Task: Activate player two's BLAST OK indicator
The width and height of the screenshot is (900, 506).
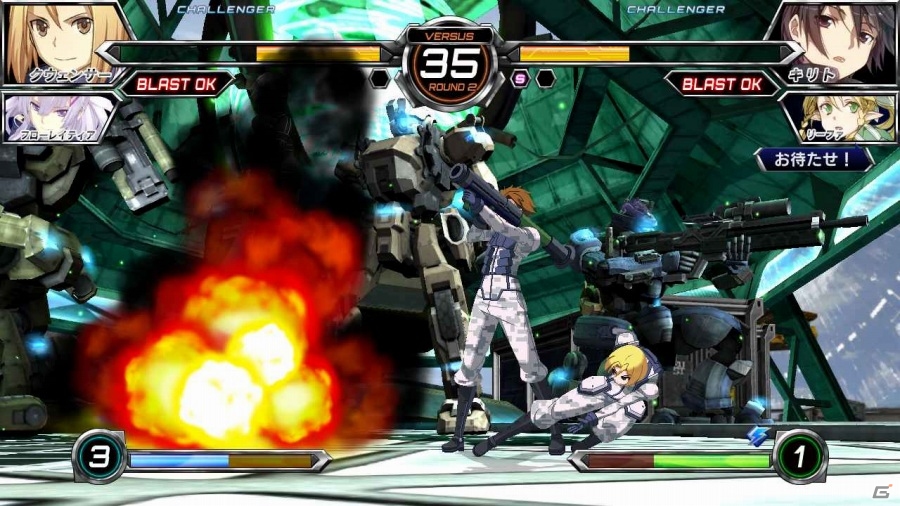Action: [722, 84]
